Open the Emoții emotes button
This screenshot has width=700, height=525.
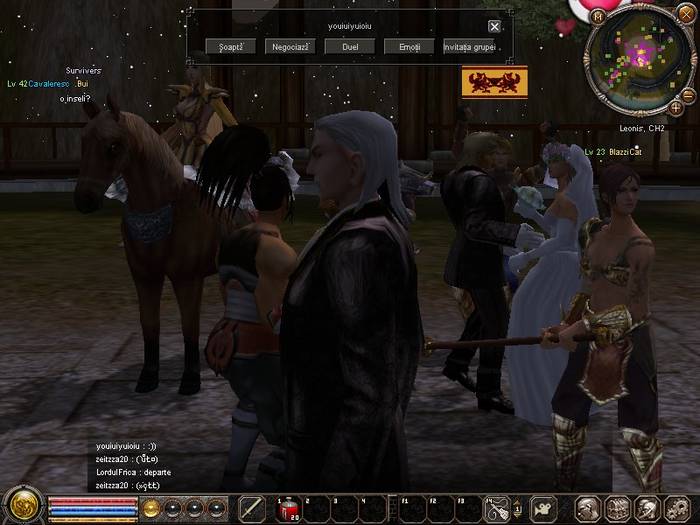tap(409, 47)
